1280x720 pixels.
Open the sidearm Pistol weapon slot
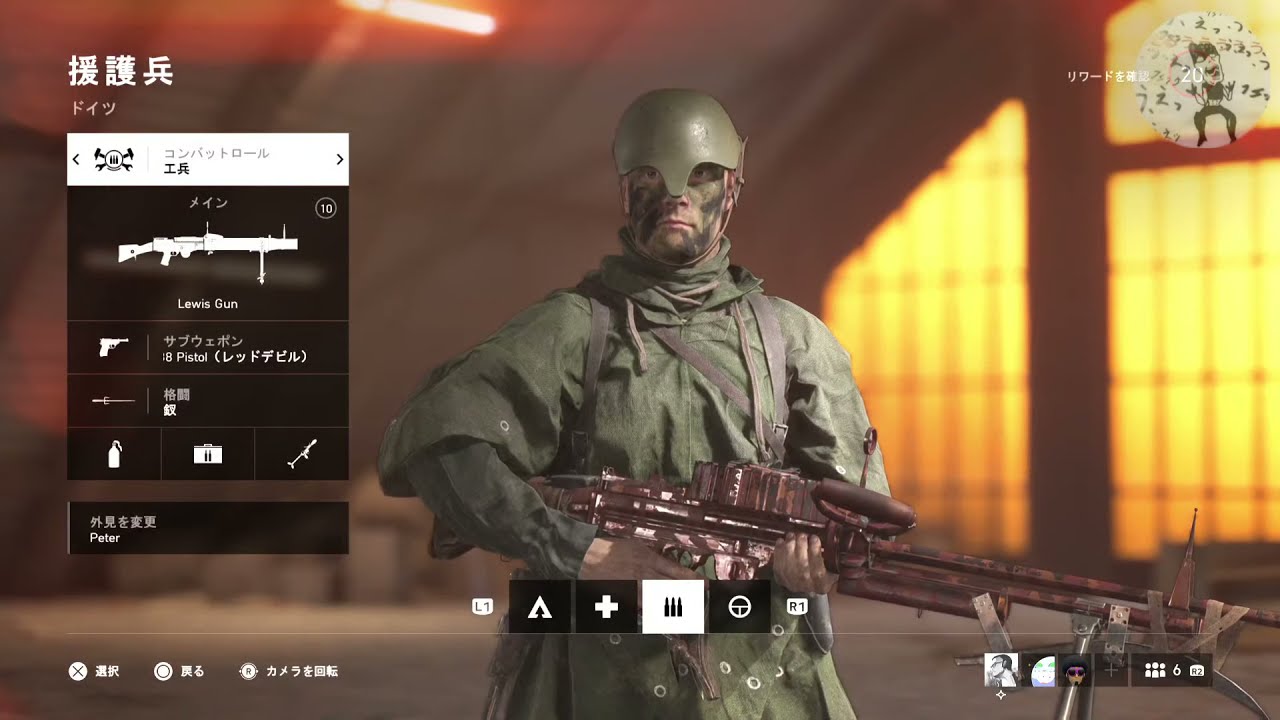pos(208,348)
